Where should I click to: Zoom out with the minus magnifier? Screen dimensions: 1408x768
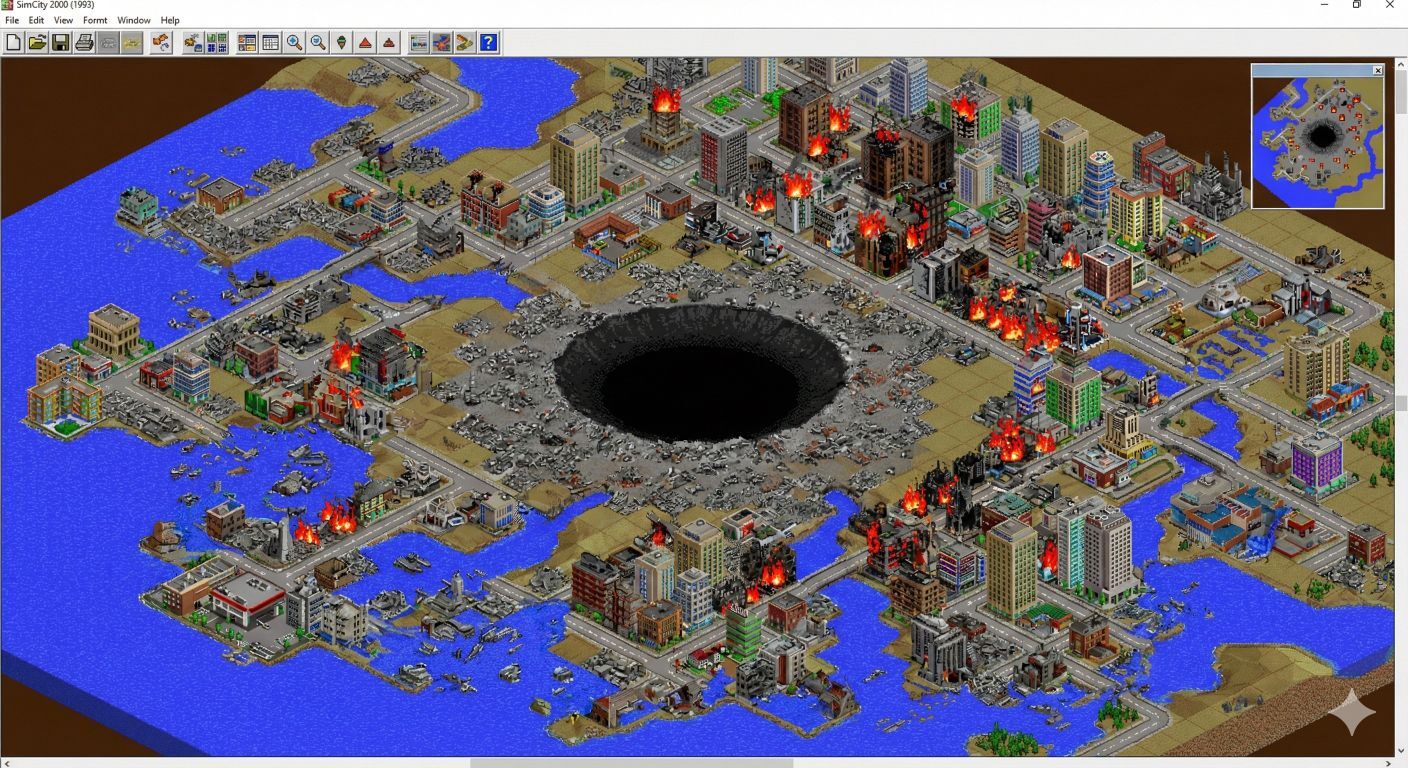click(x=318, y=42)
